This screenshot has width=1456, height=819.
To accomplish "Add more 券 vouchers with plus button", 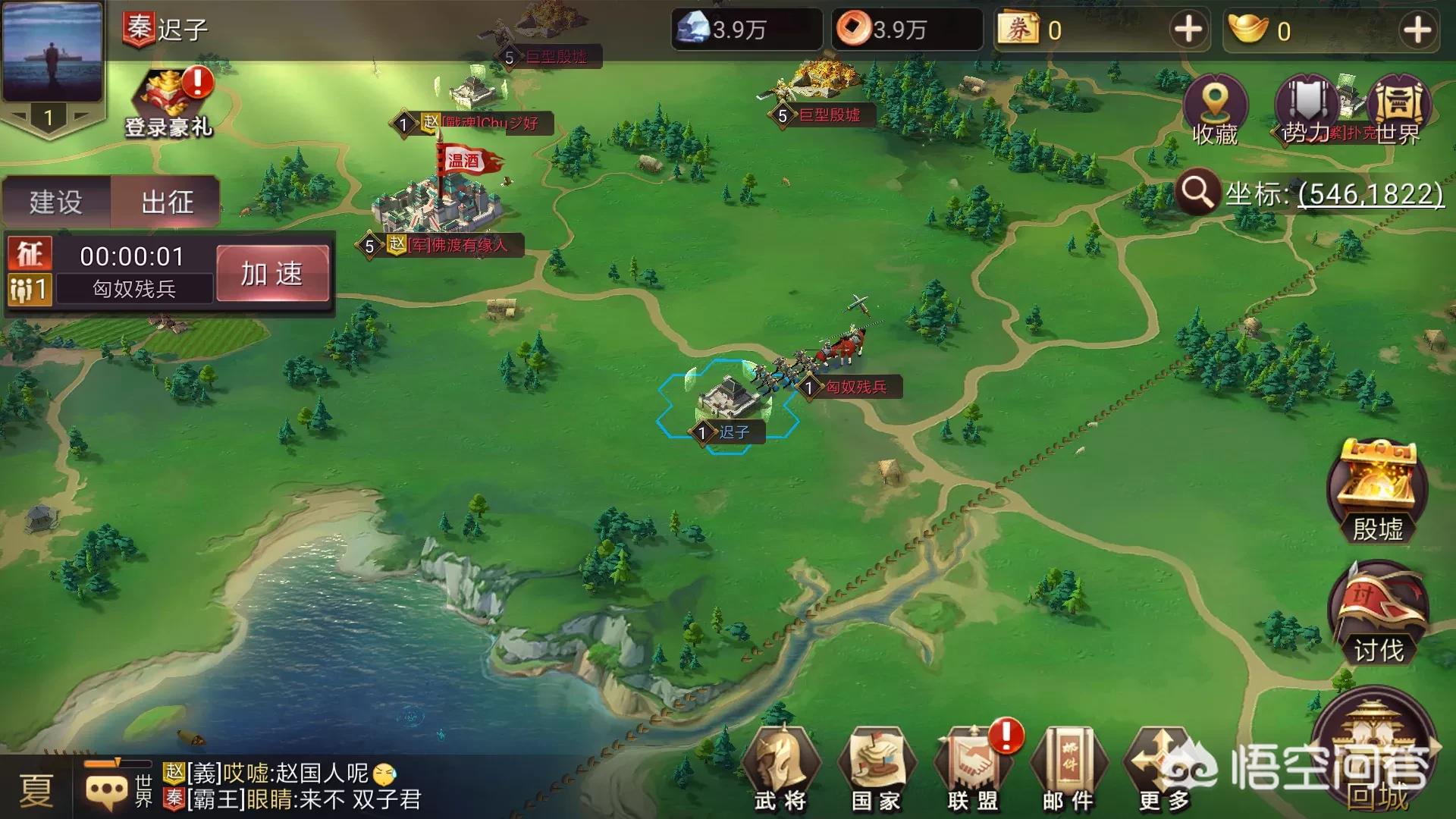I will coord(1188,30).
